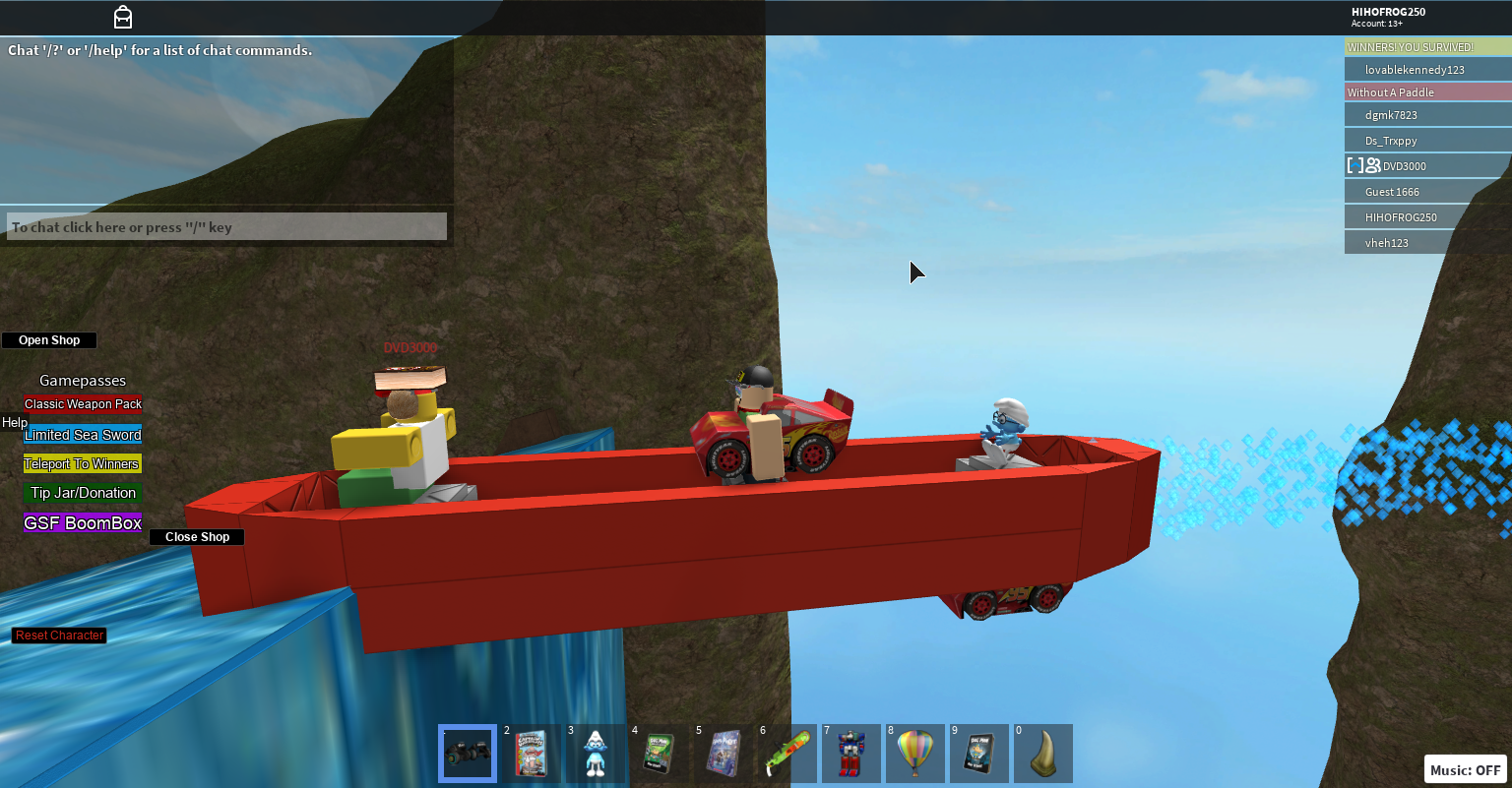Equip the blue and red robot item

pos(851,754)
